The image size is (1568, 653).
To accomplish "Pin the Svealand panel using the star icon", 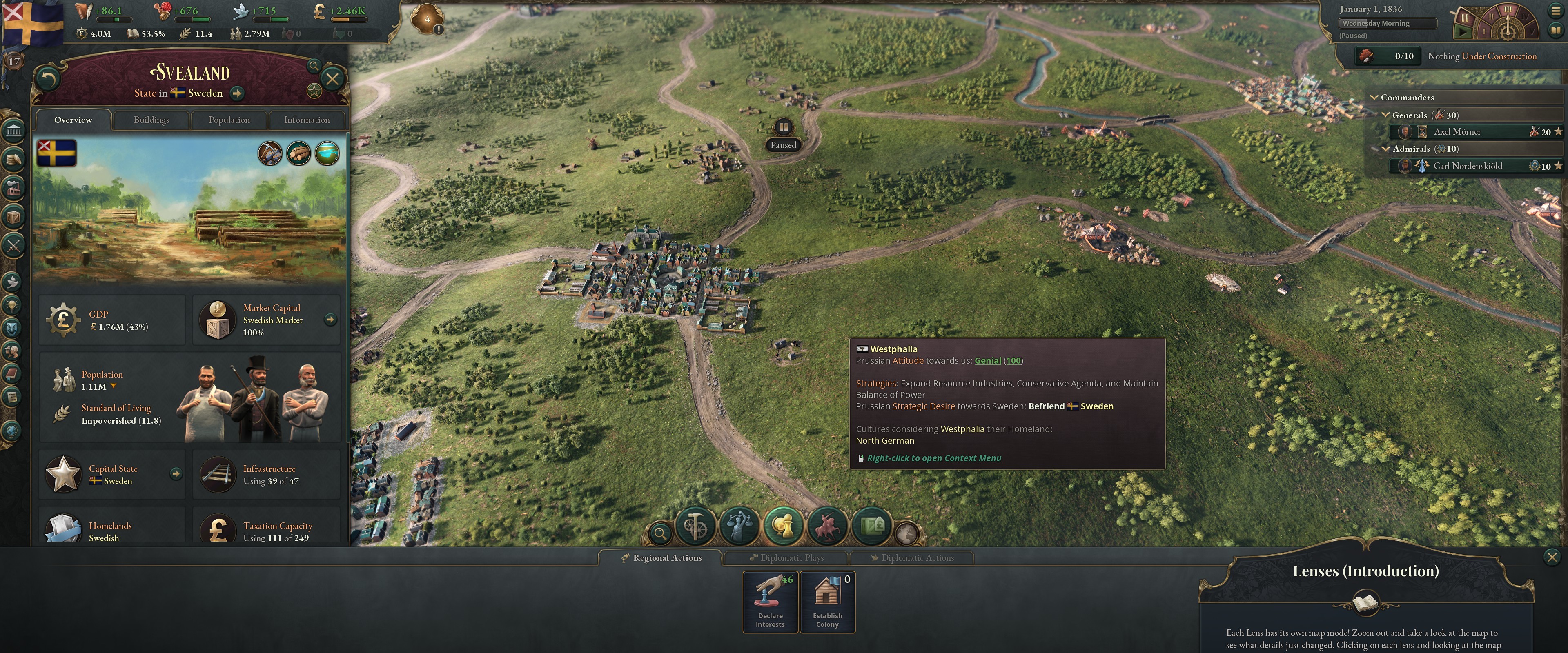I will (x=315, y=91).
